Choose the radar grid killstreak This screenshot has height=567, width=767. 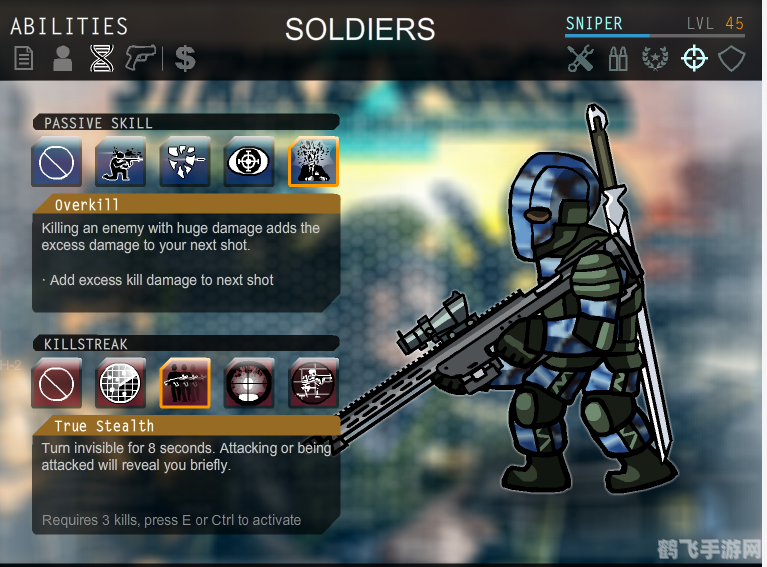[x=121, y=383]
